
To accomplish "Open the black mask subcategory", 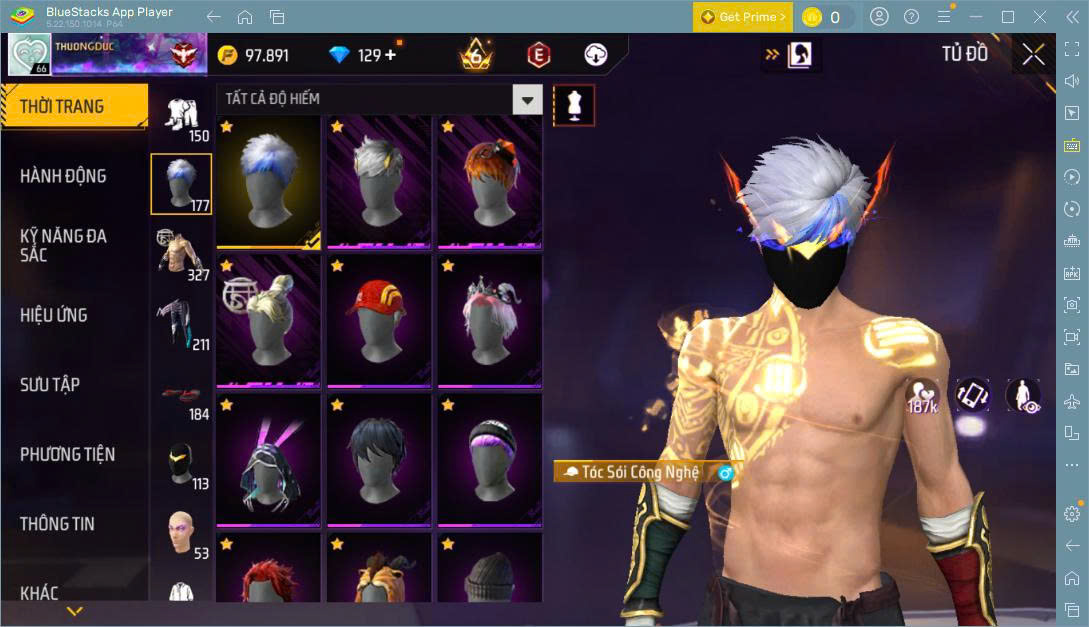I will pyautogui.click(x=181, y=461).
